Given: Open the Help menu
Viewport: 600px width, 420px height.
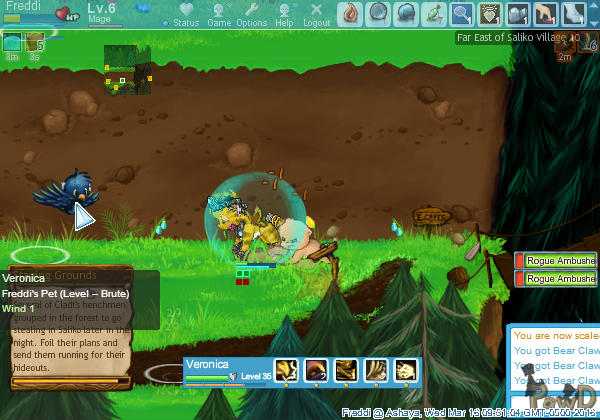Looking at the screenshot, I should (x=284, y=14).
